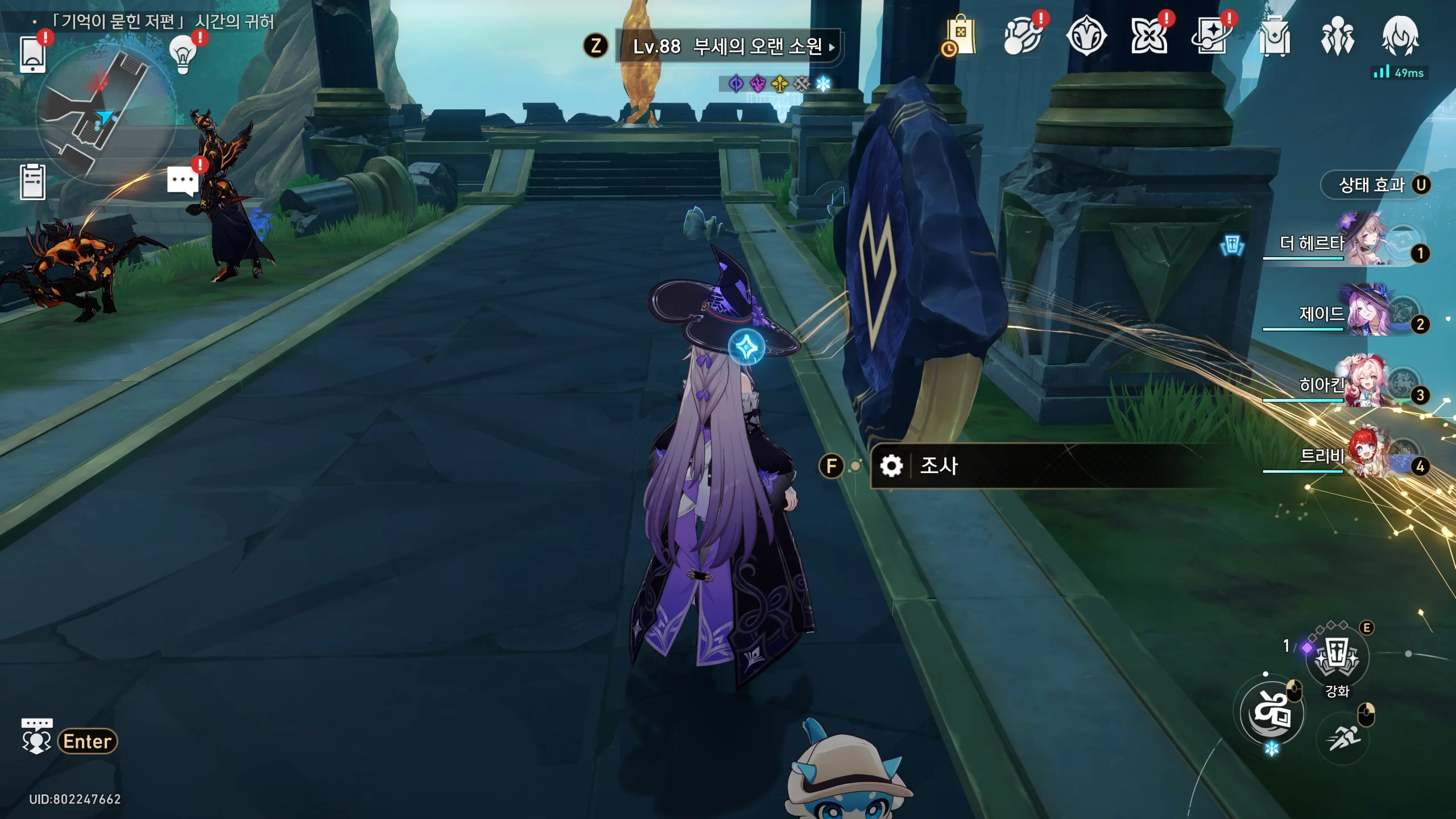This screenshot has height=819, width=1456.
Task: Open the lightbulb tutorial hints icon
Action: 183,54
